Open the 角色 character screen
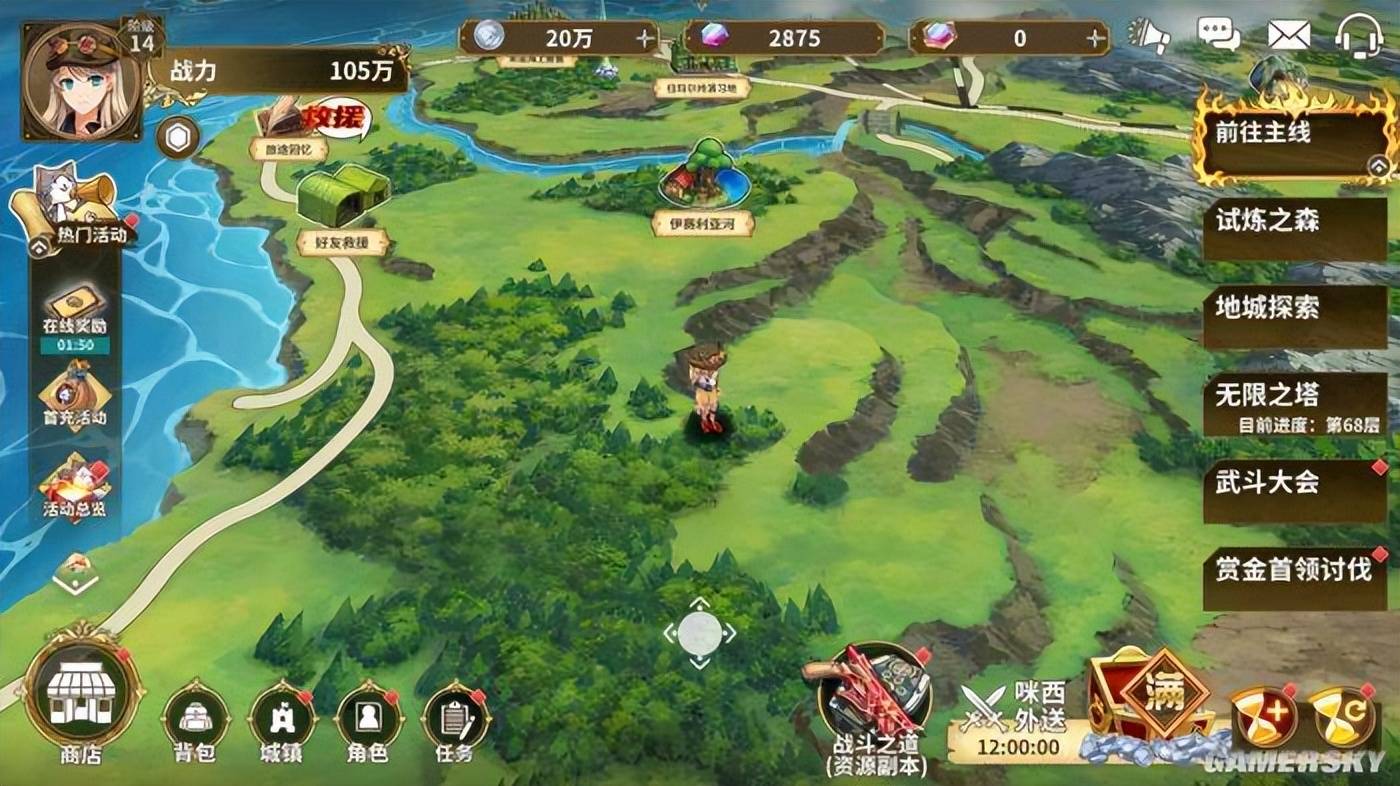 368,719
